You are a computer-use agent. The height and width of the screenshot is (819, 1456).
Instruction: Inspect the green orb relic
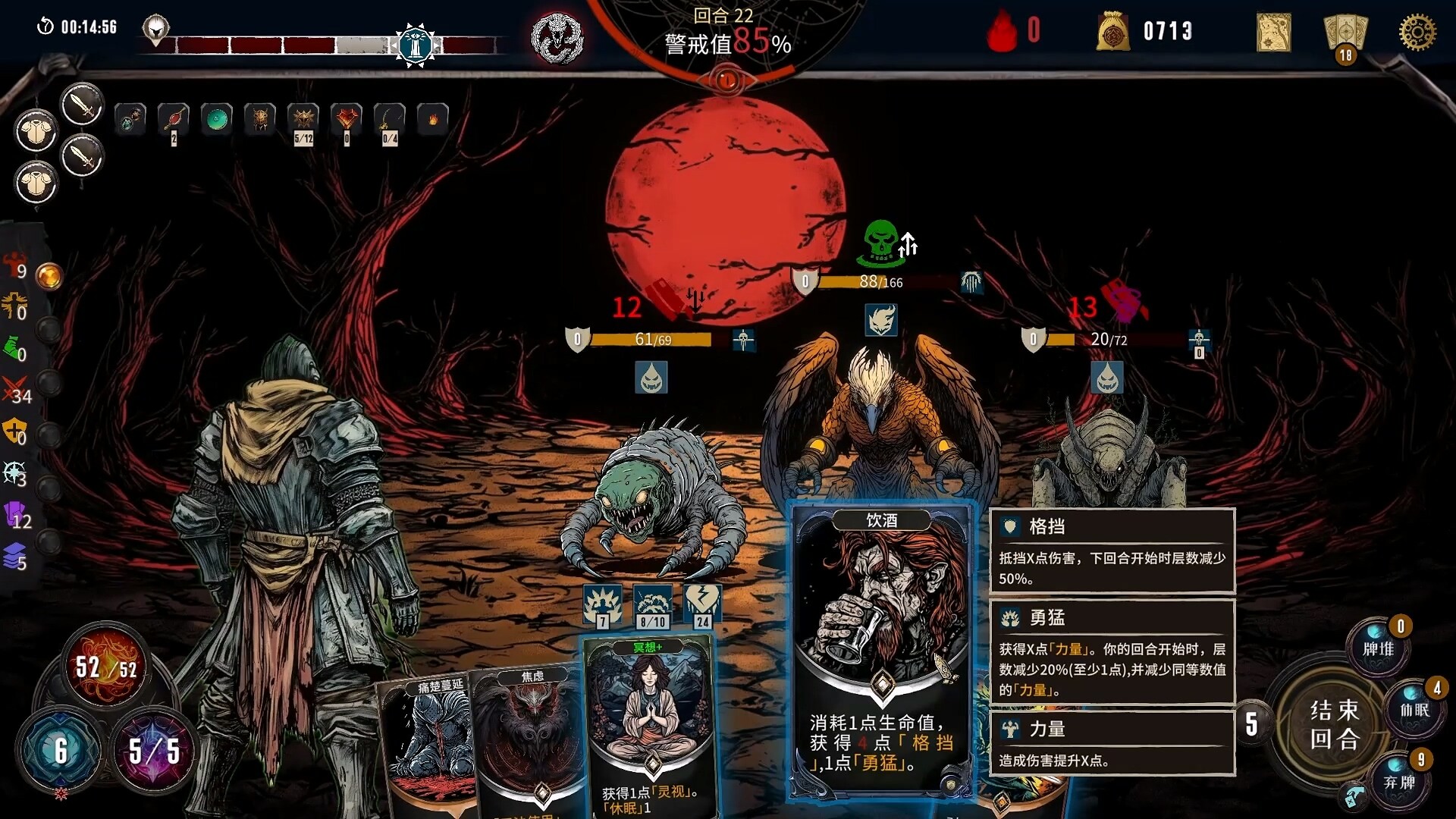(x=216, y=120)
